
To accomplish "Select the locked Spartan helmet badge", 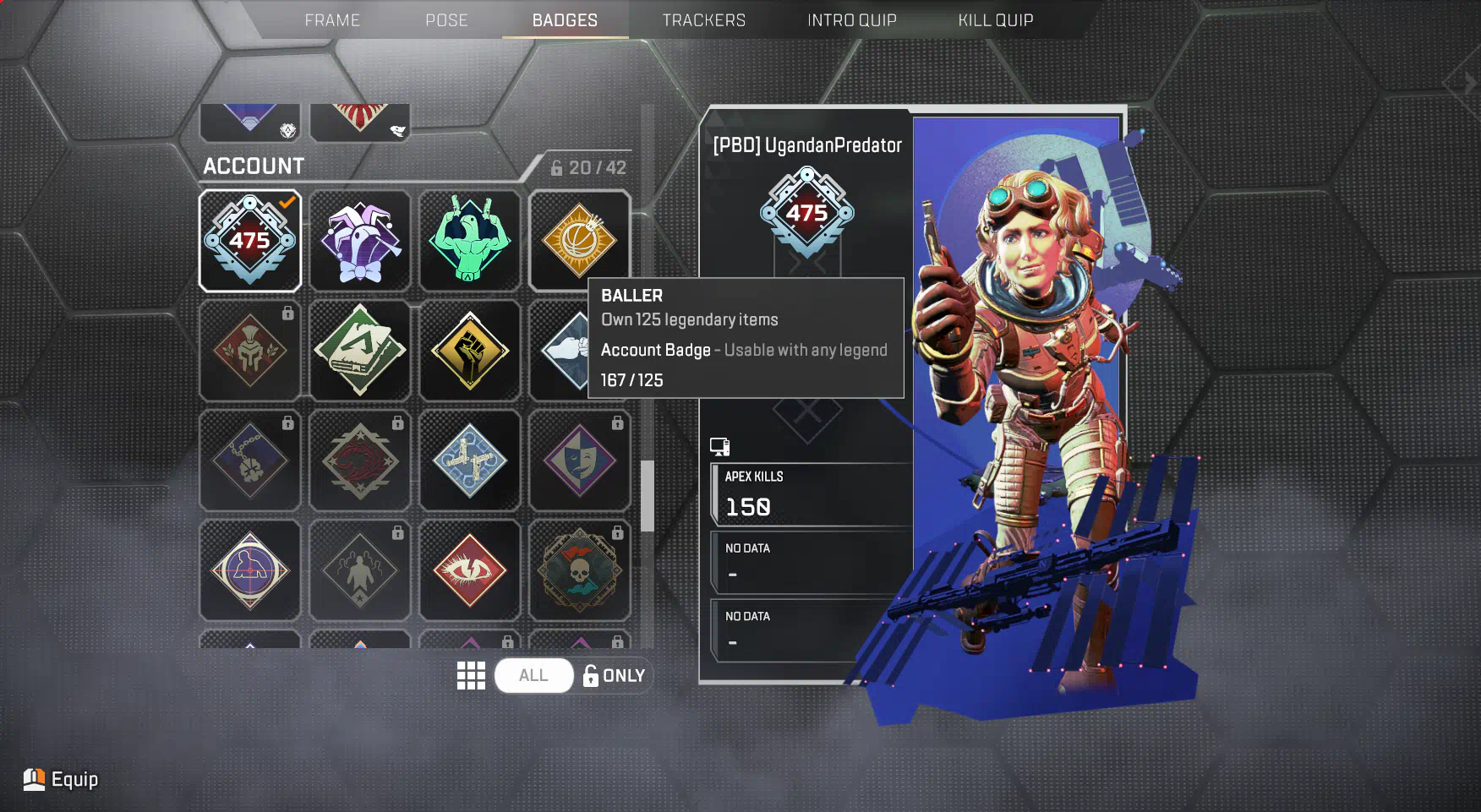I will [250, 351].
